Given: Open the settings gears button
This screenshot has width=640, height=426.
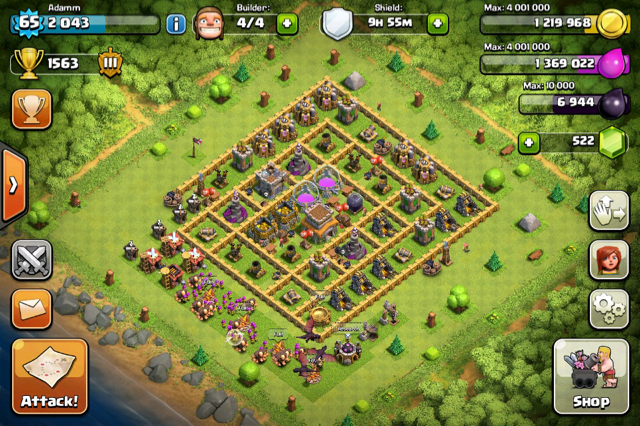Looking at the screenshot, I should 609,309.
